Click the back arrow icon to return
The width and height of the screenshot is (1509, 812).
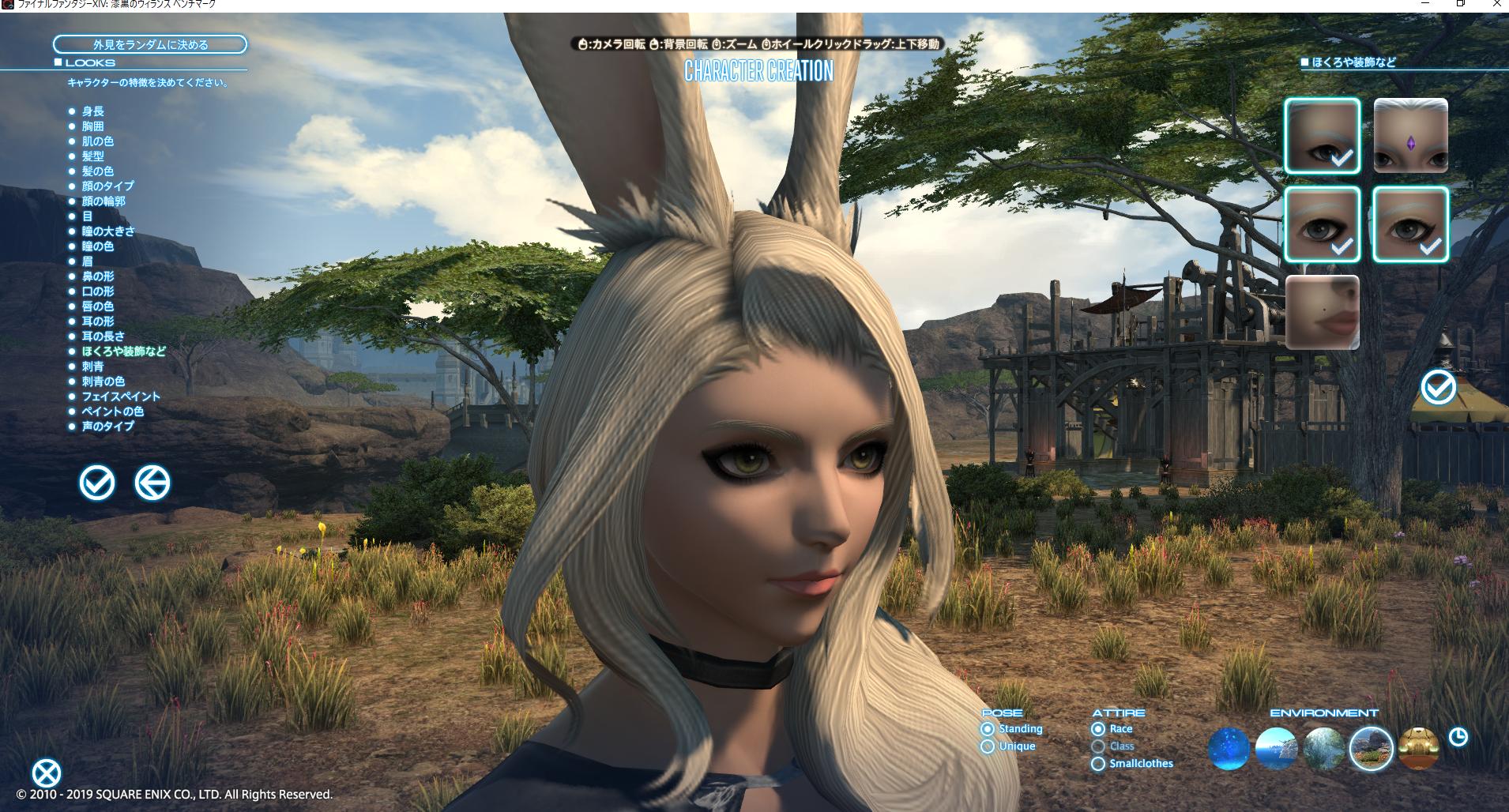coord(150,483)
